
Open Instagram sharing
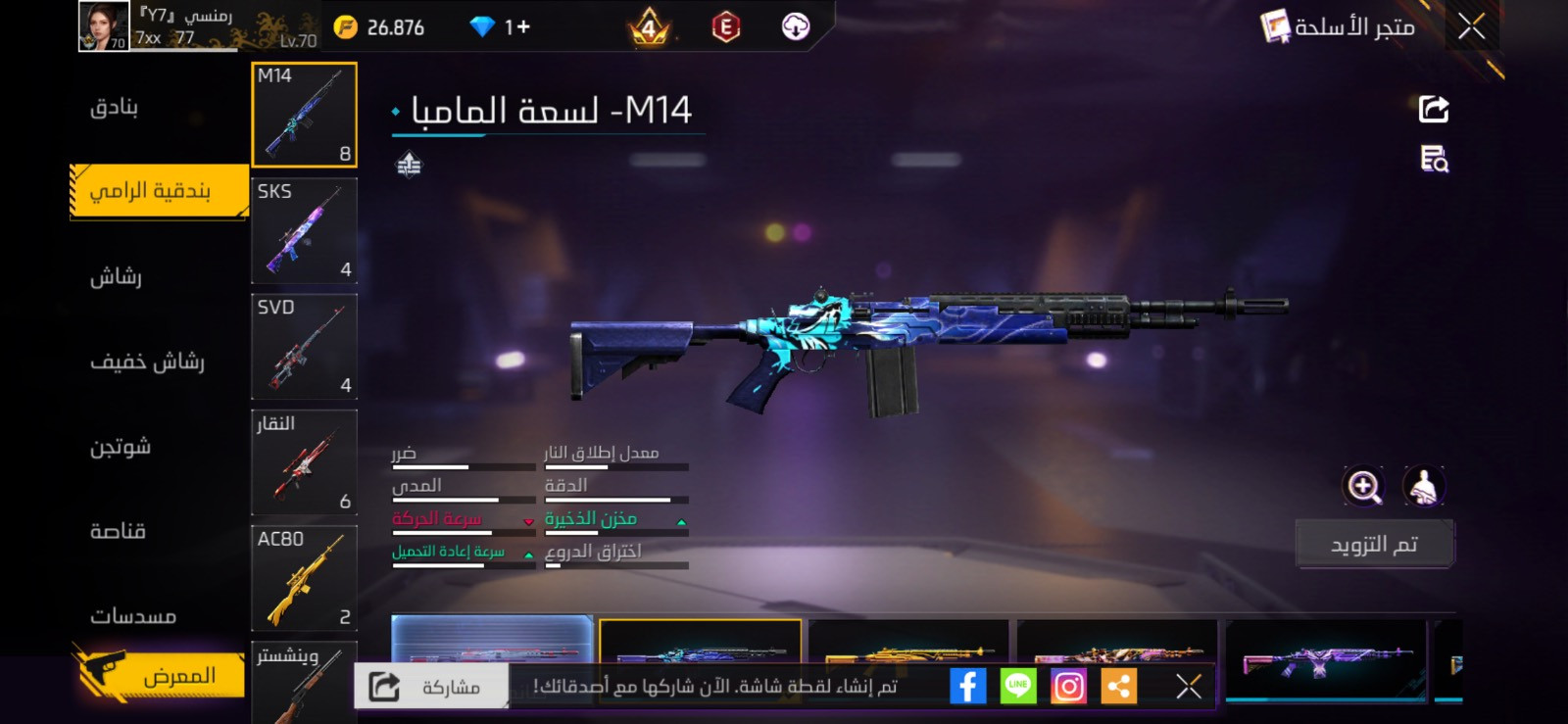tap(1068, 686)
